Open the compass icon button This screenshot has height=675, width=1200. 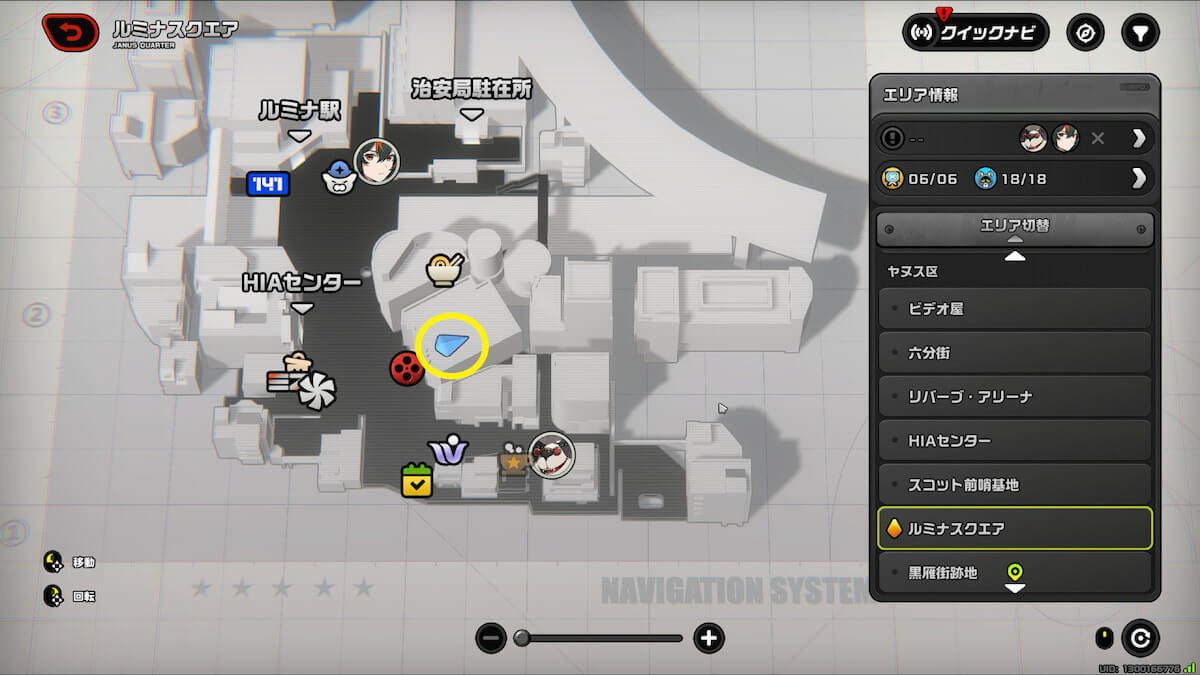[1085, 33]
